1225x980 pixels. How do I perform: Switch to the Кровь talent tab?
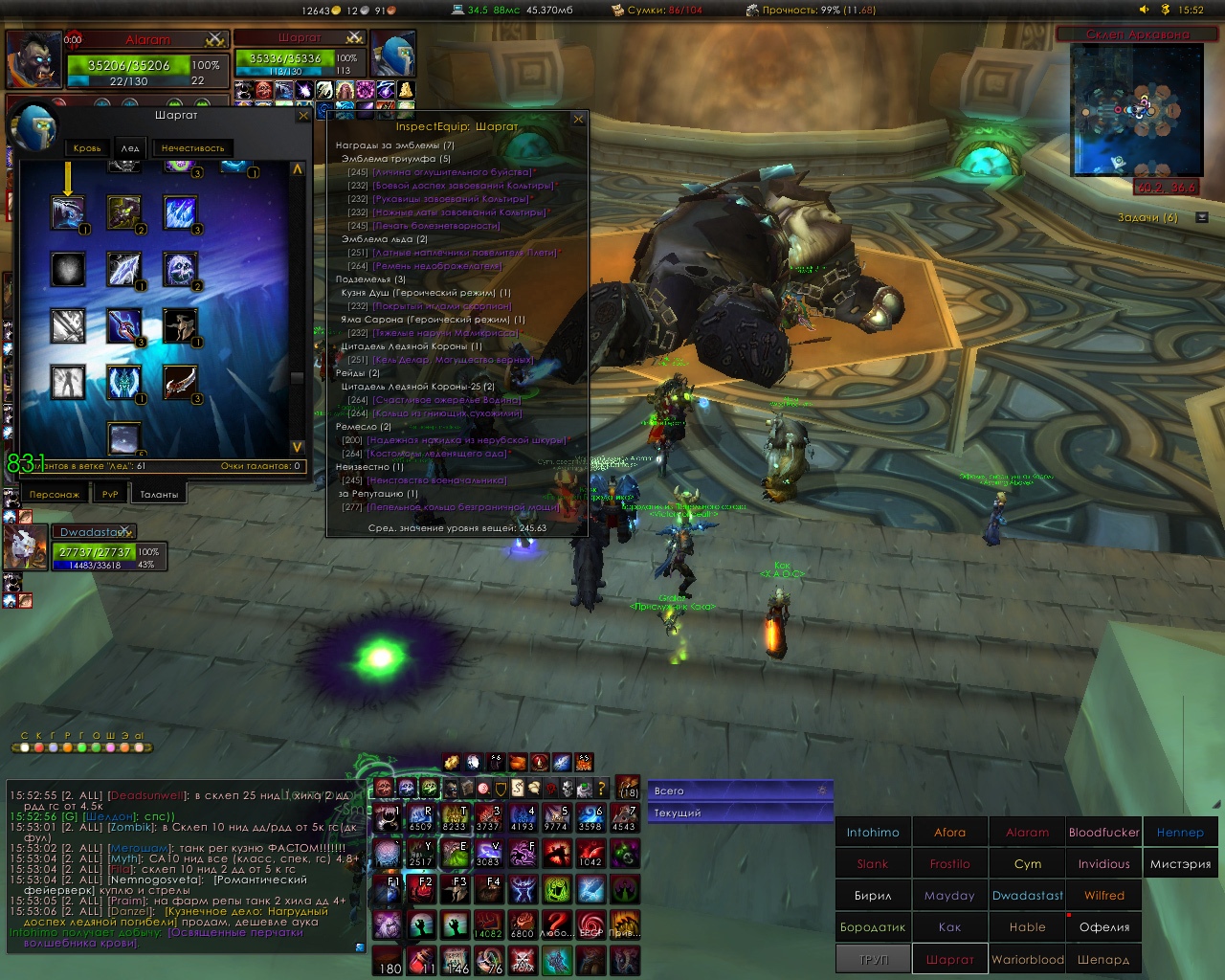pyautogui.click(x=87, y=147)
